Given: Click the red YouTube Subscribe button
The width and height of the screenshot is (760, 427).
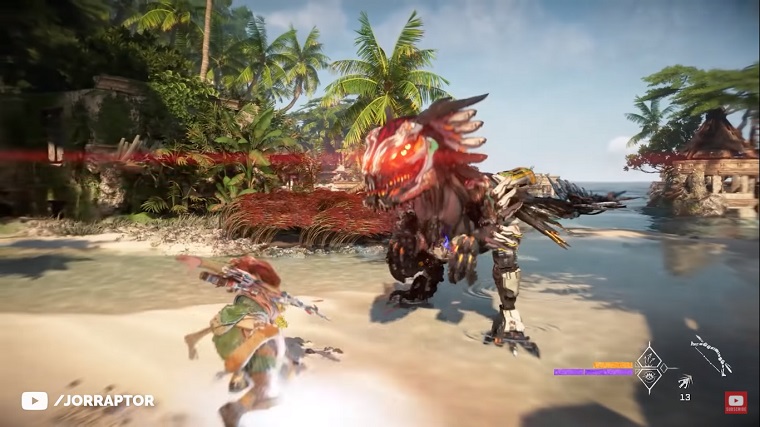Looking at the screenshot, I should [735, 402].
